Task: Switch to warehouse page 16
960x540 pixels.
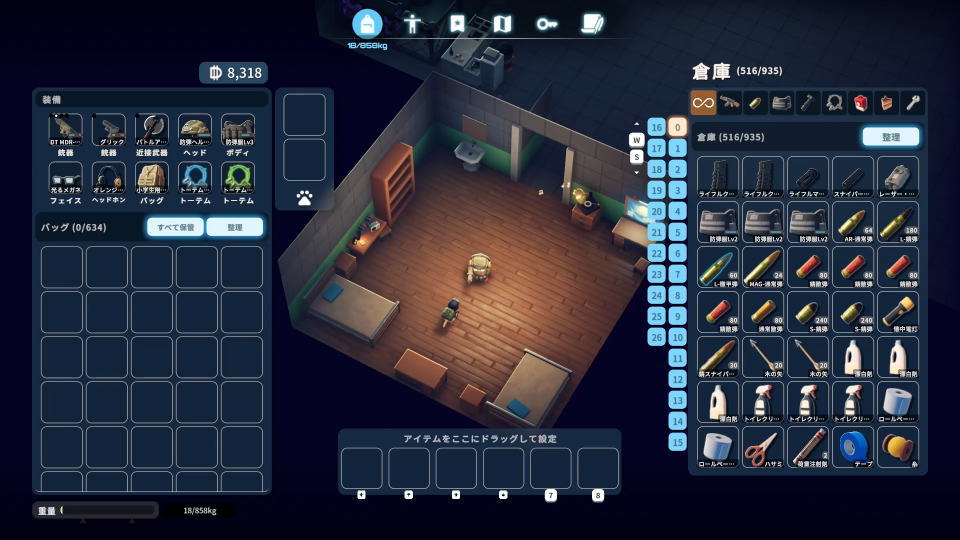Action: 656,127
